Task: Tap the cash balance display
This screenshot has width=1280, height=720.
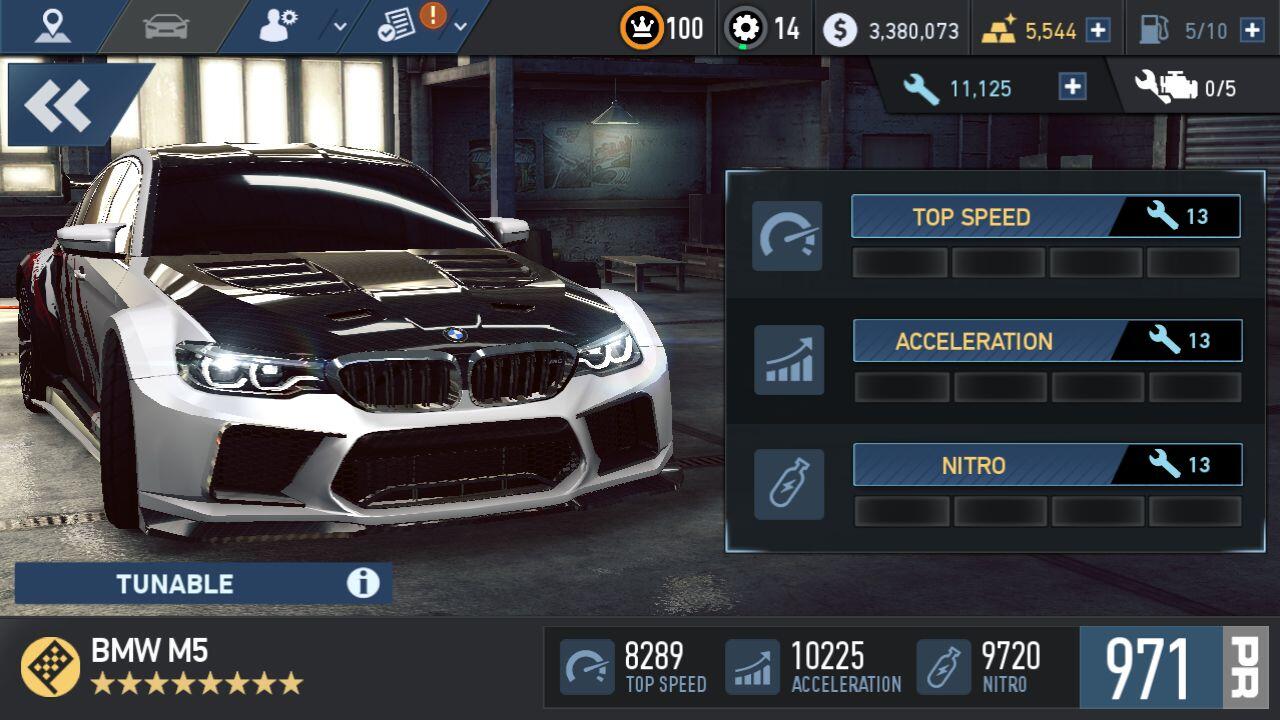Action: 892,30
